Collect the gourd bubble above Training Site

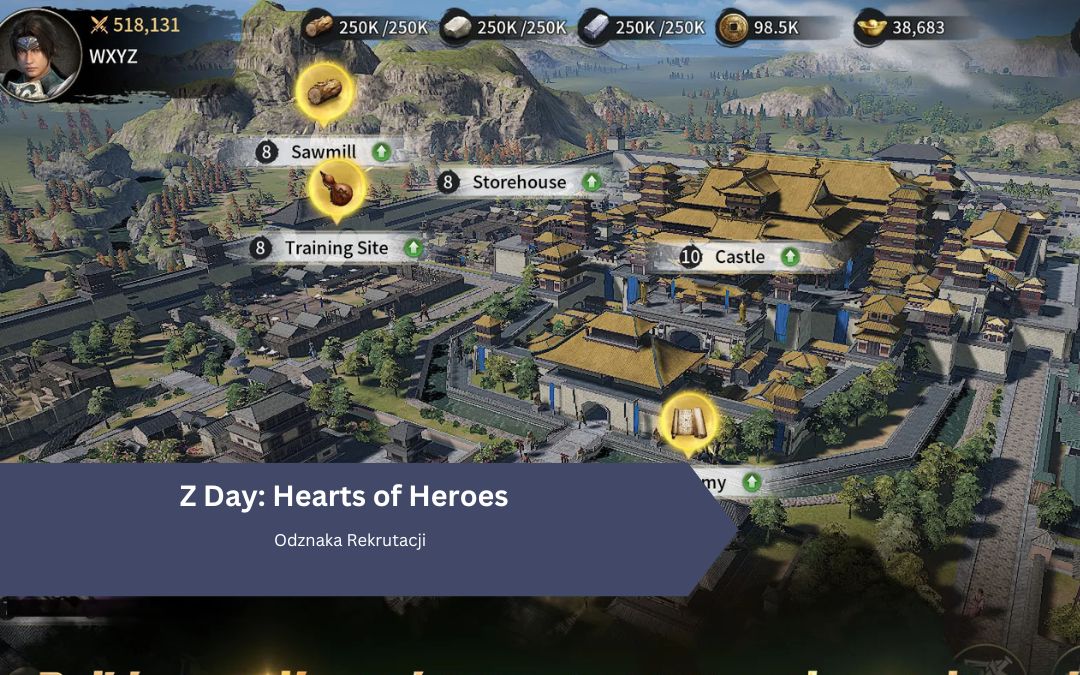(336, 189)
